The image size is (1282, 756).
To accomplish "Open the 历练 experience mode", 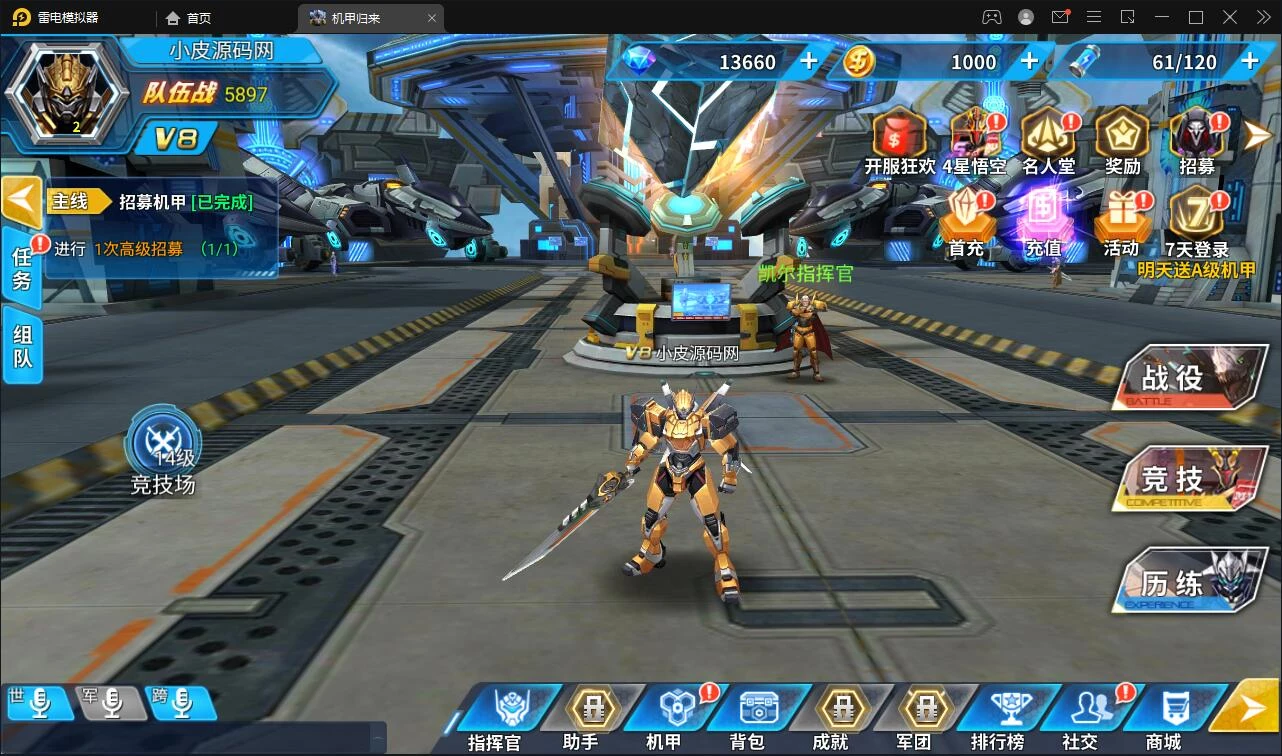I will [1190, 579].
